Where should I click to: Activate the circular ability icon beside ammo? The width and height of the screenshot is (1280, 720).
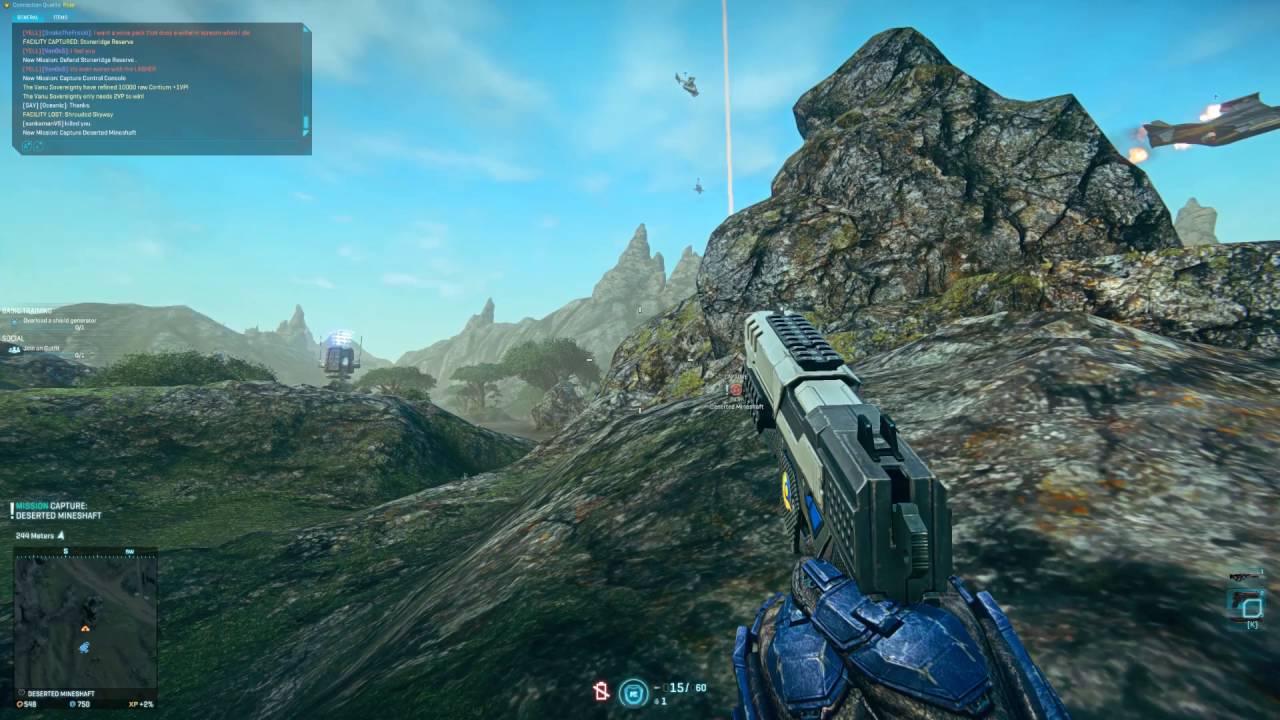[x=631, y=691]
